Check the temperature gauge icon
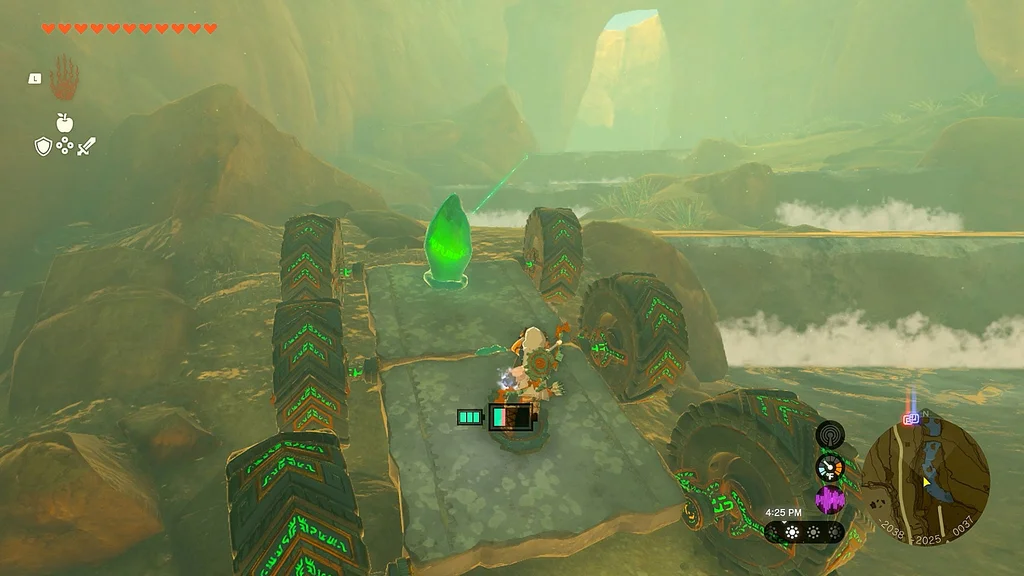 click(830, 467)
